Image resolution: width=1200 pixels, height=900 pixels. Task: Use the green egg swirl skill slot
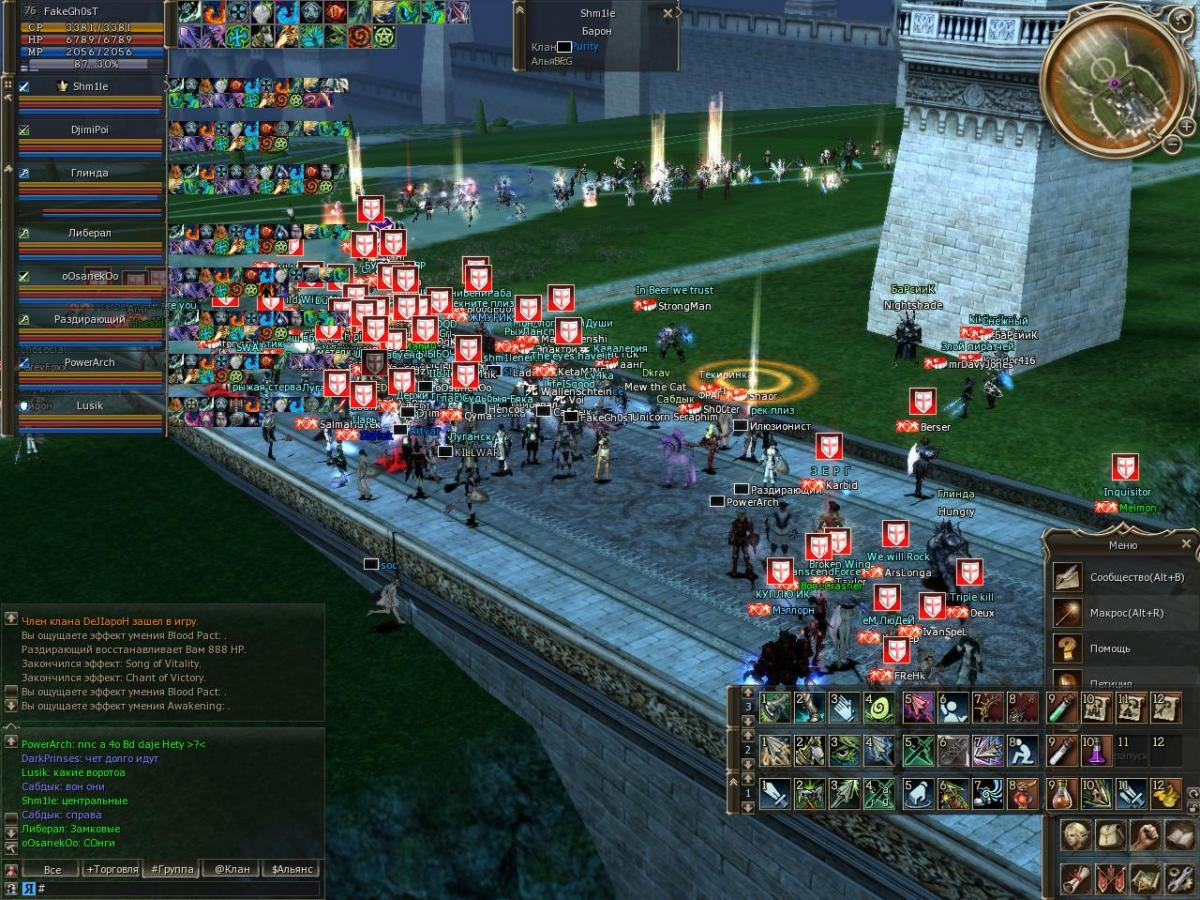pyautogui.click(x=878, y=708)
